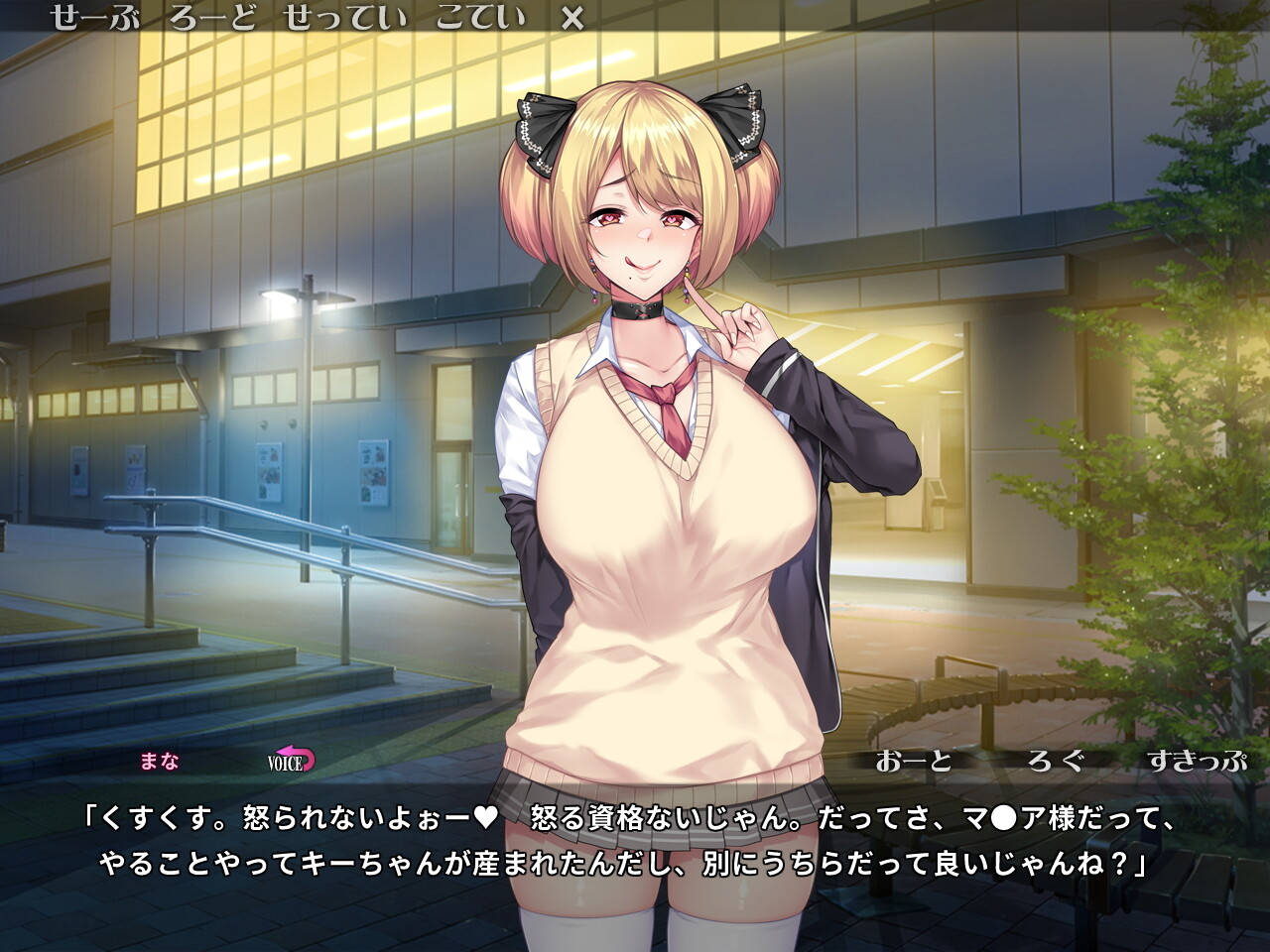Close the quick menu with the ✕ icon

click(573, 17)
